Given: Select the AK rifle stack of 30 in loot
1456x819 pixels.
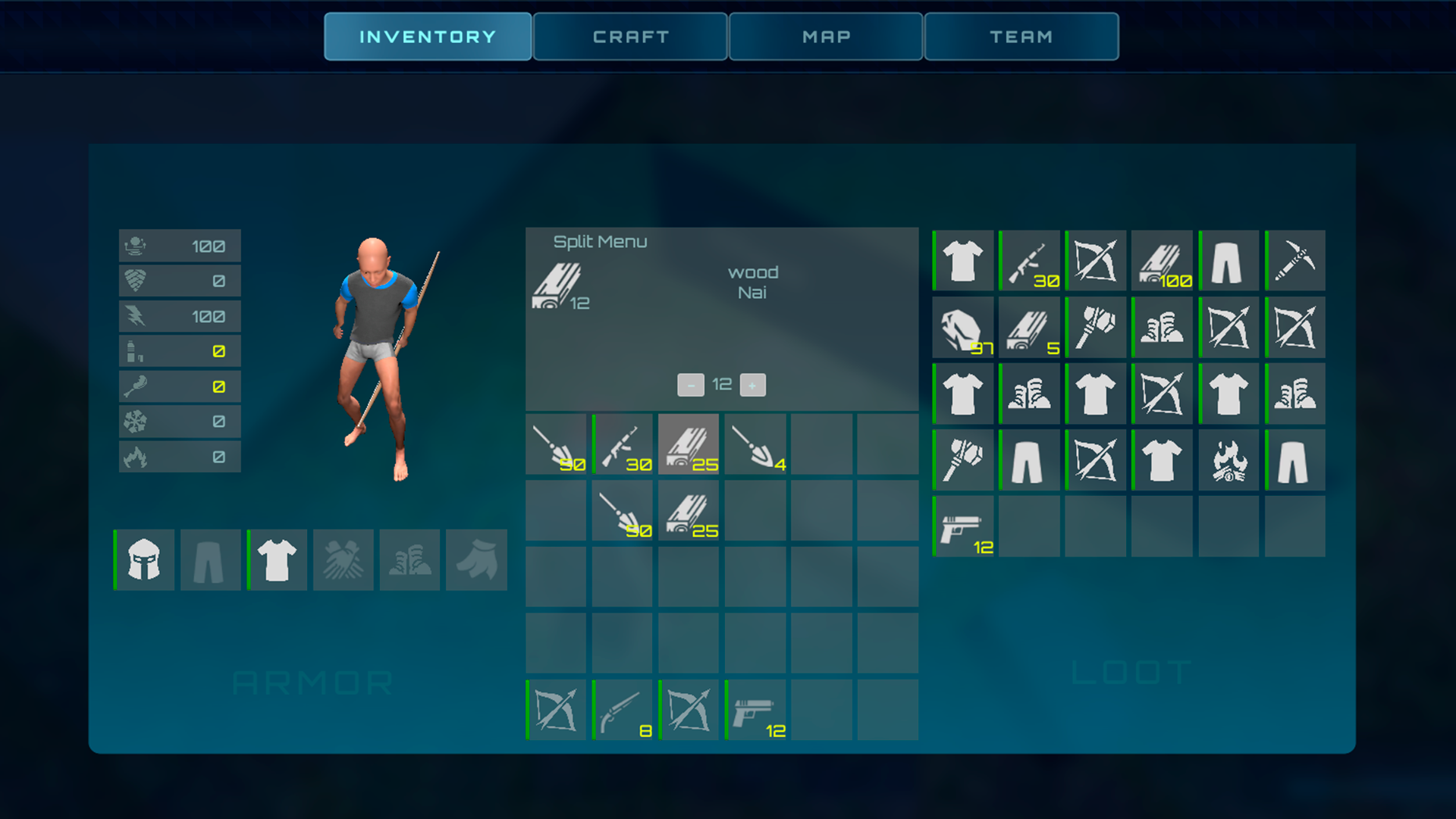Looking at the screenshot, I should click(x=1029, y=261).
